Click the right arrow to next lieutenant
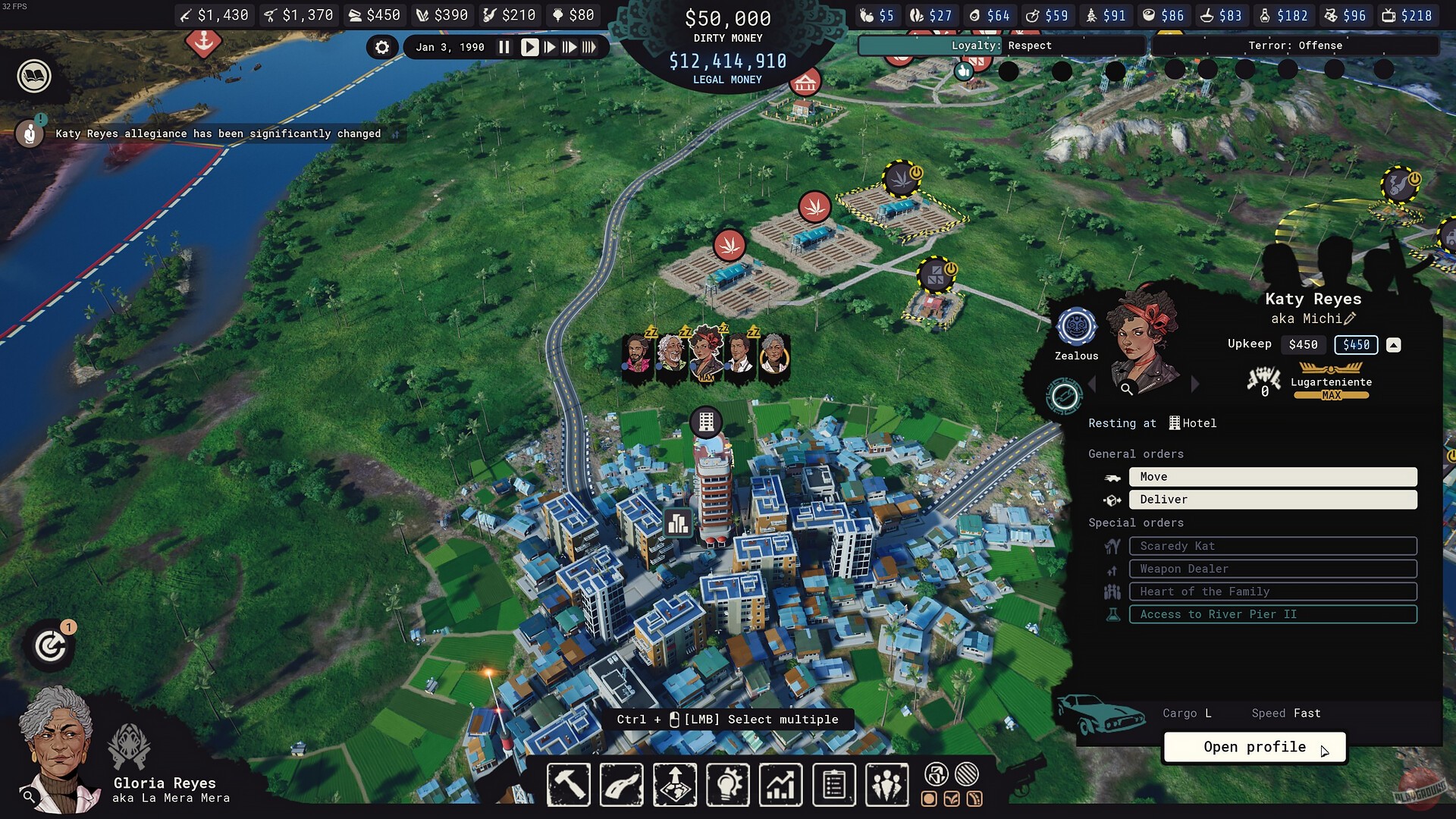The height and width of the screenshot is (819, 1456). 1197,384
